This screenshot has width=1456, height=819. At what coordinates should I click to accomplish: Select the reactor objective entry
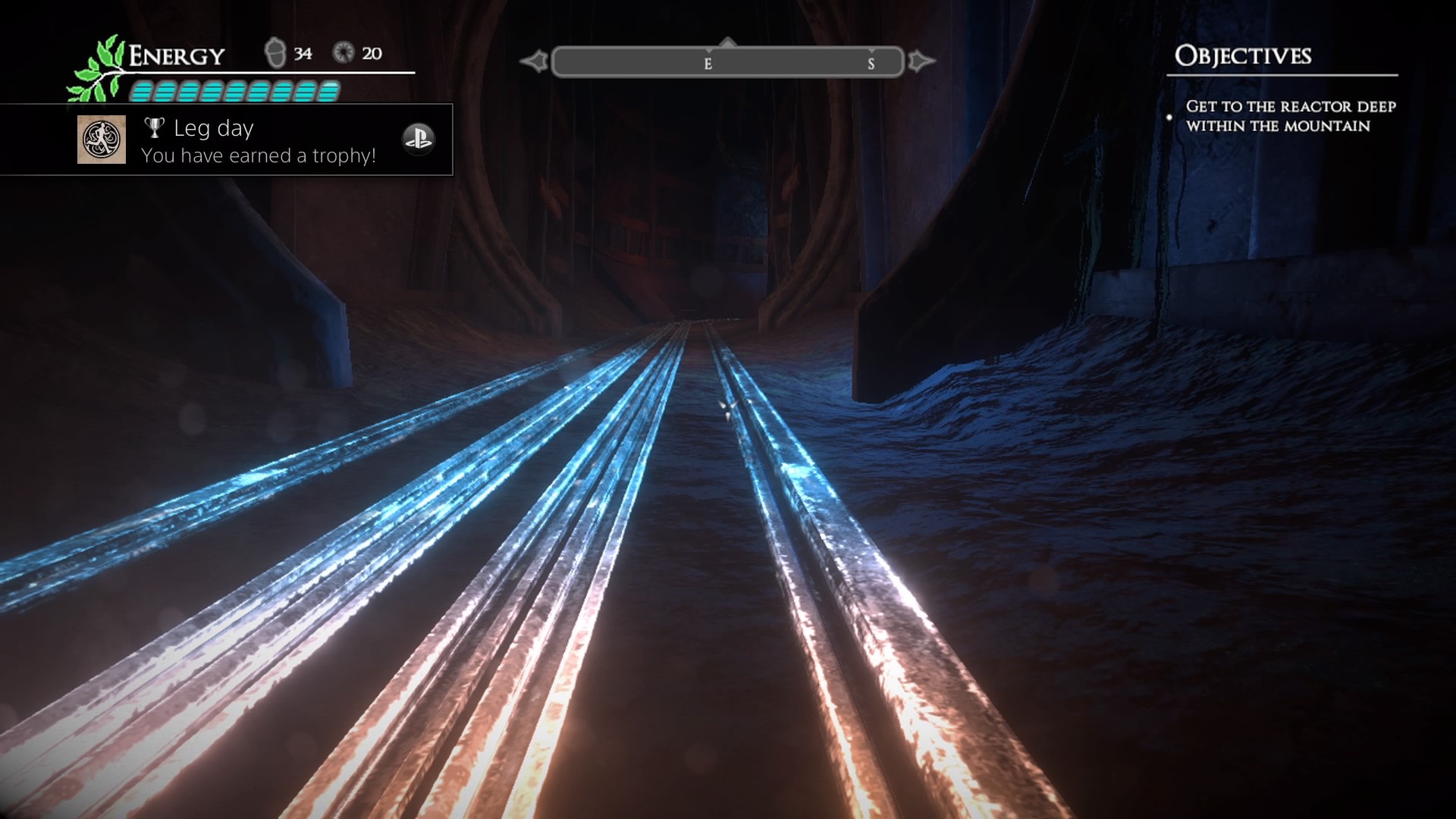point(1290,116)
